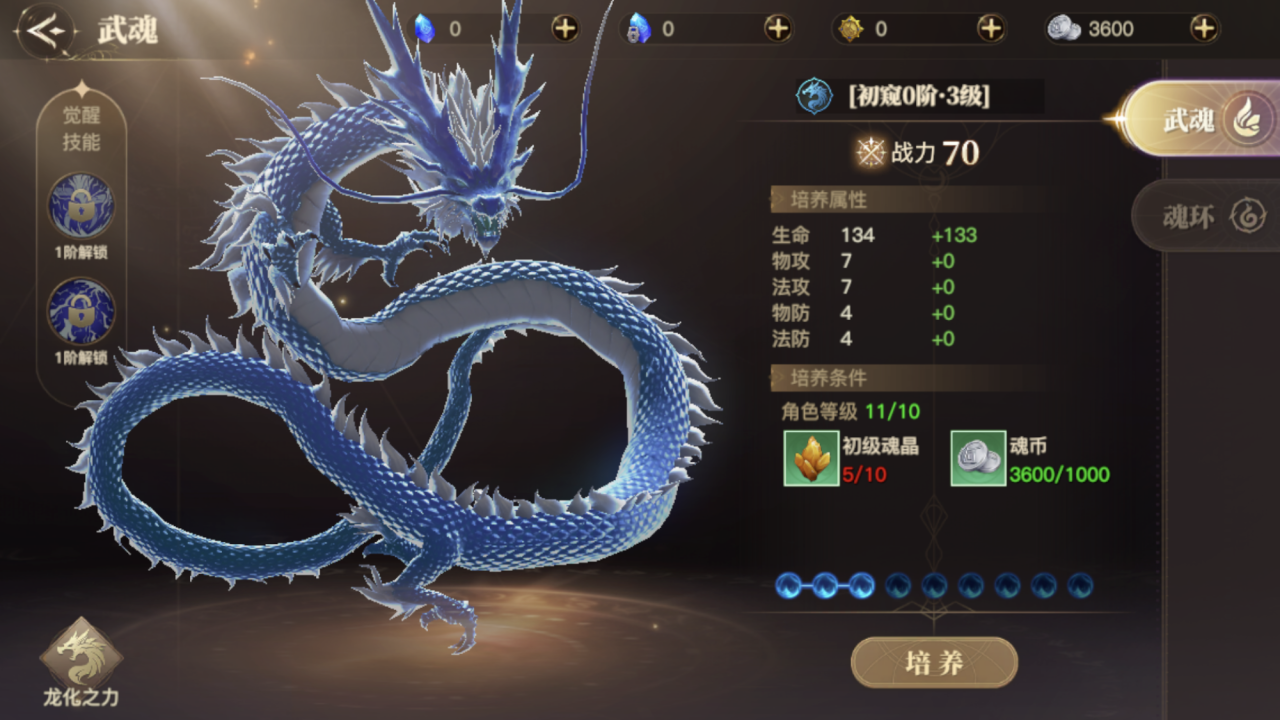Click the plus beside the 3600 silver currency
The image size is (1280, 720).
[x=1205, y=29]
